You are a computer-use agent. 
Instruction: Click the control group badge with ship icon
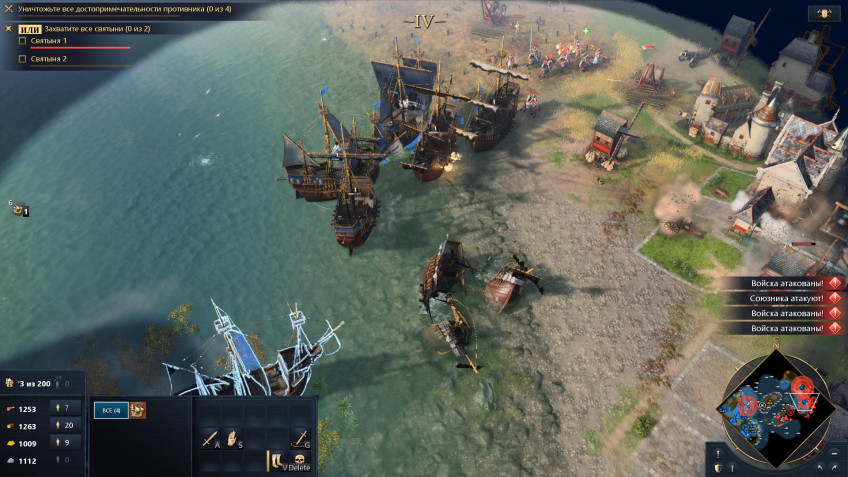click(x=18, y=209)
